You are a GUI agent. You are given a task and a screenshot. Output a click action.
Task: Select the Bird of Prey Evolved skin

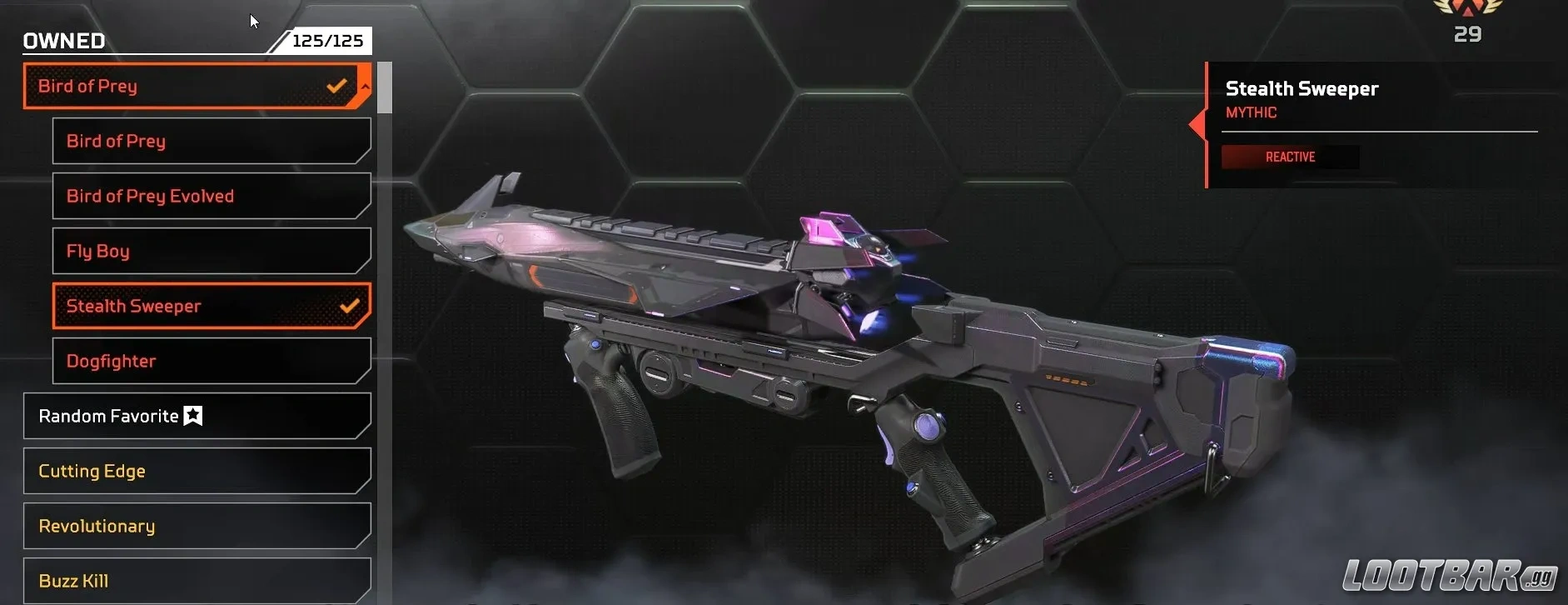pos(211,196)
